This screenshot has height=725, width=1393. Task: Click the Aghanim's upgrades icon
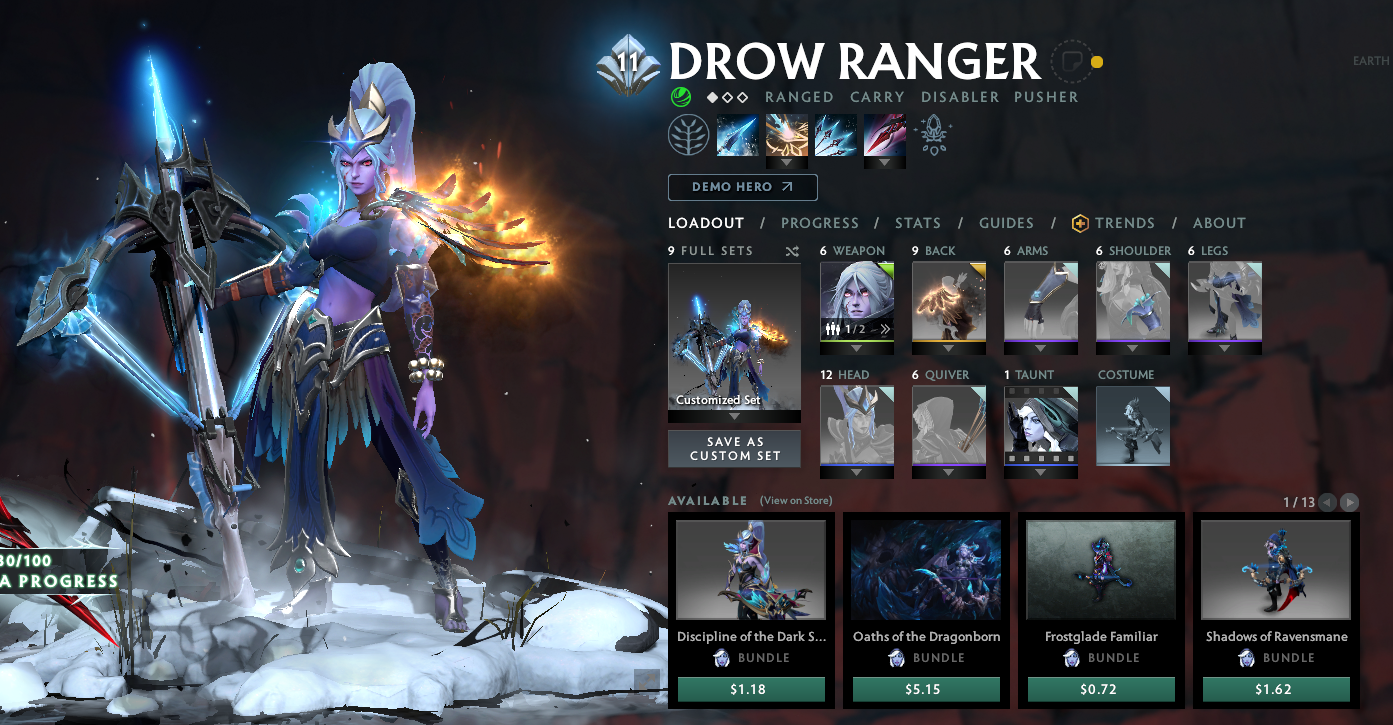pyautogui.click(x=934, y=133)
